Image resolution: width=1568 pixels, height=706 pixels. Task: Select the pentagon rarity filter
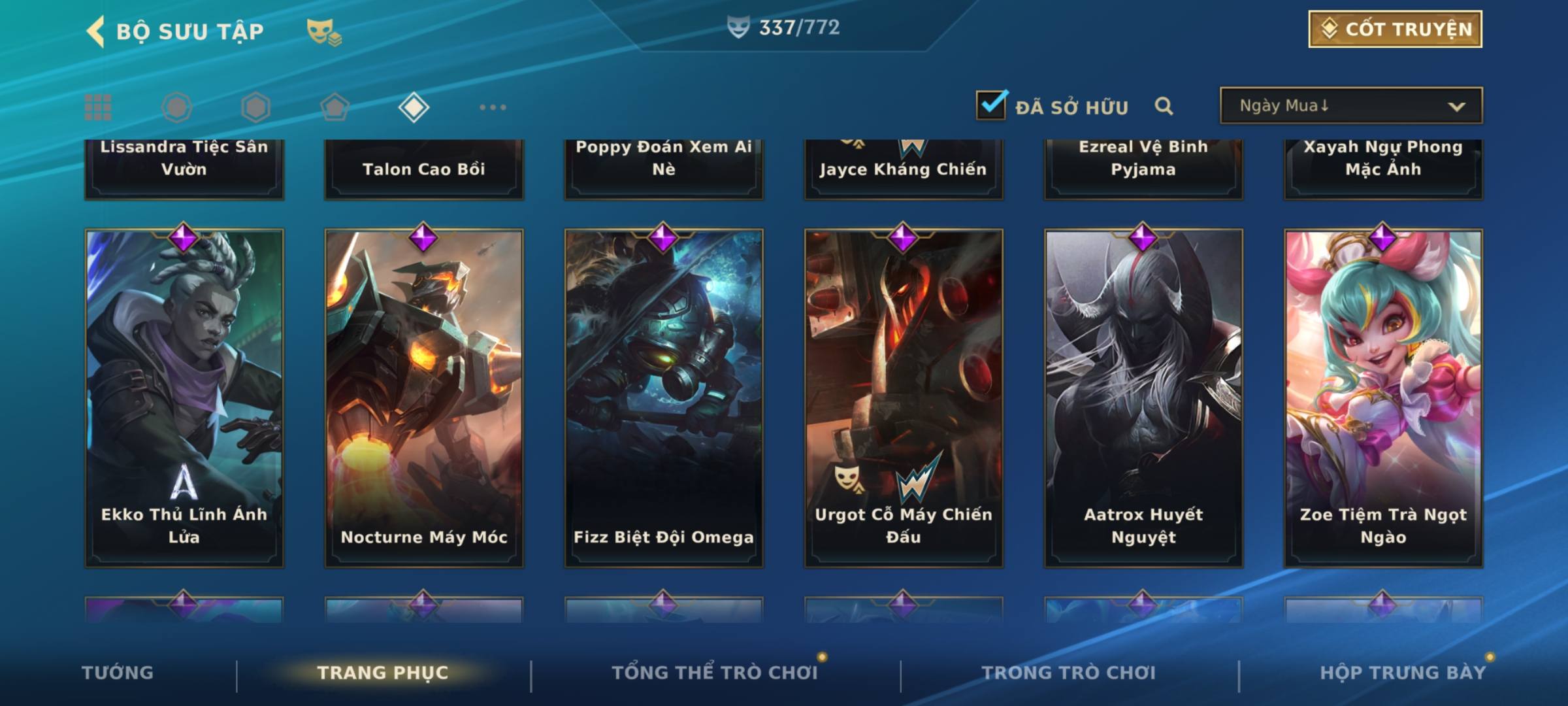(335, 107)
